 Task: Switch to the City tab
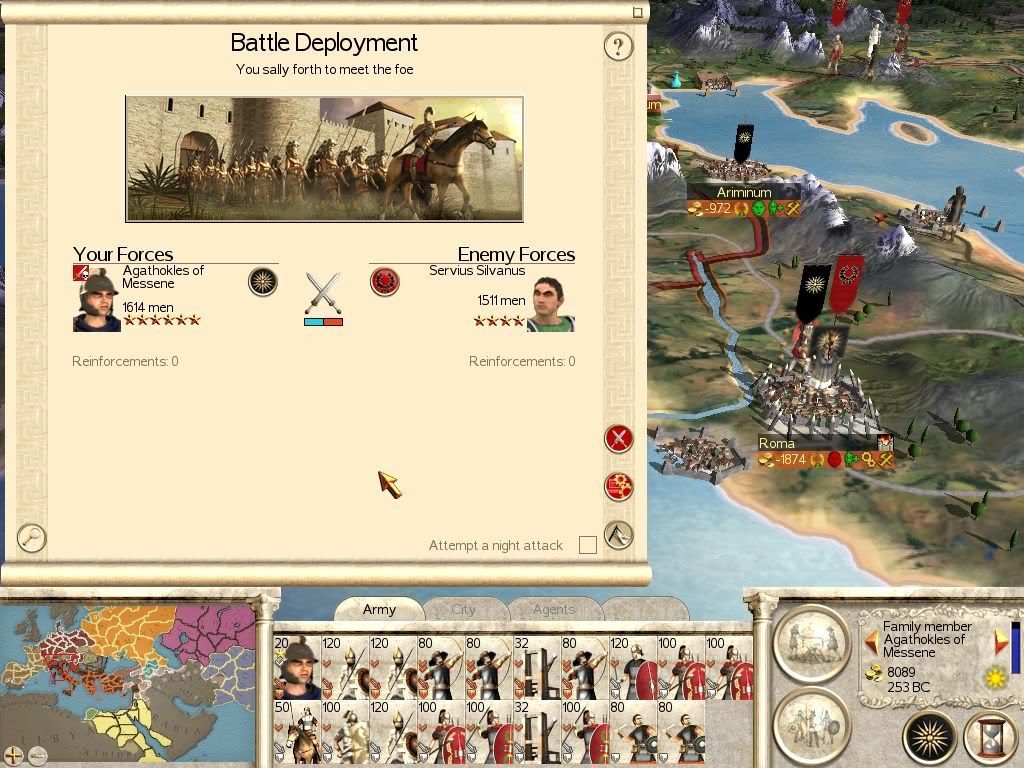point(464,609)
